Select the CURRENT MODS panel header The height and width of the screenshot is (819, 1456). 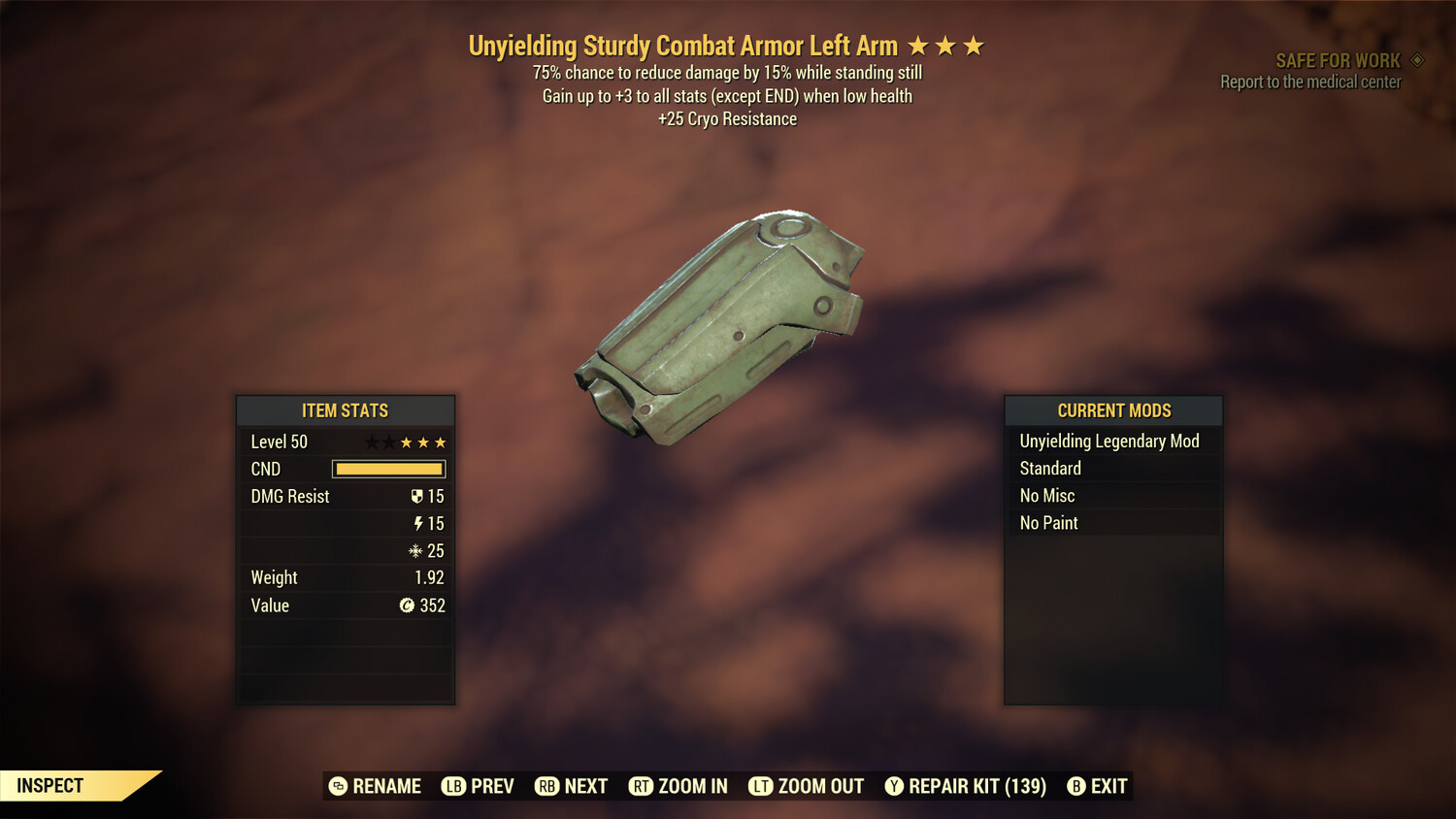click(x=1112, y=410)
